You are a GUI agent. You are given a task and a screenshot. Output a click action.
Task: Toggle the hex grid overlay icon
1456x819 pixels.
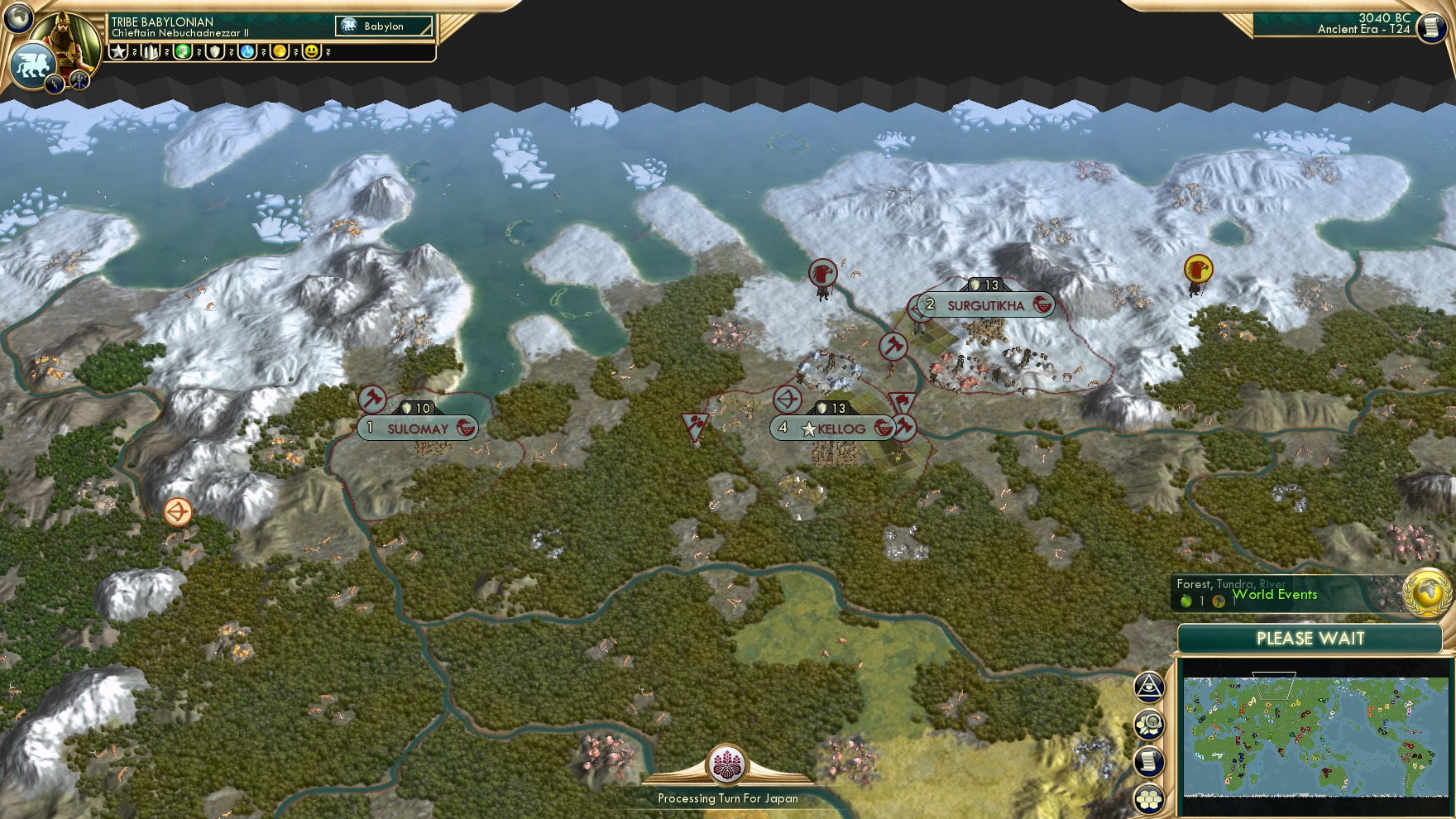(x=1149, y=797)
